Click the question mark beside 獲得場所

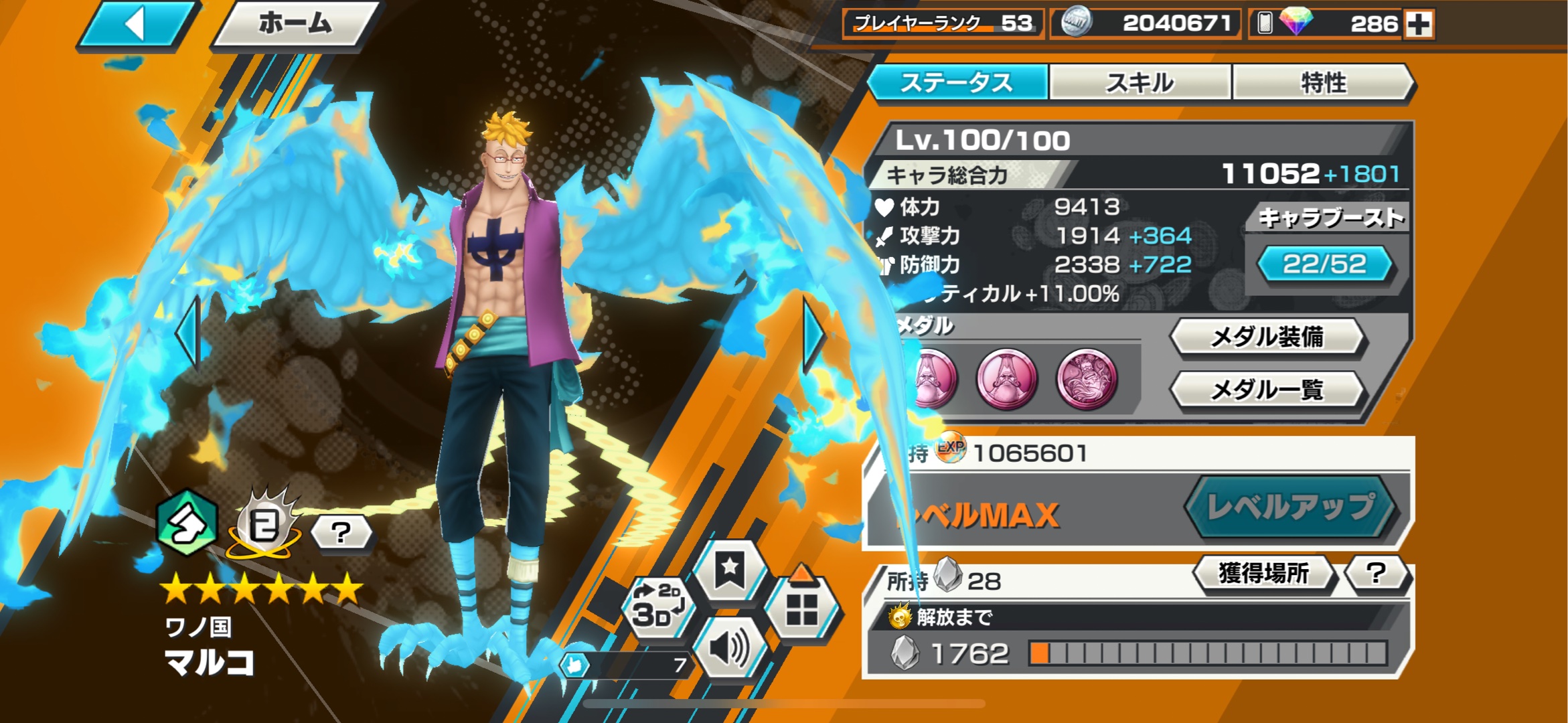point(1376,573)
